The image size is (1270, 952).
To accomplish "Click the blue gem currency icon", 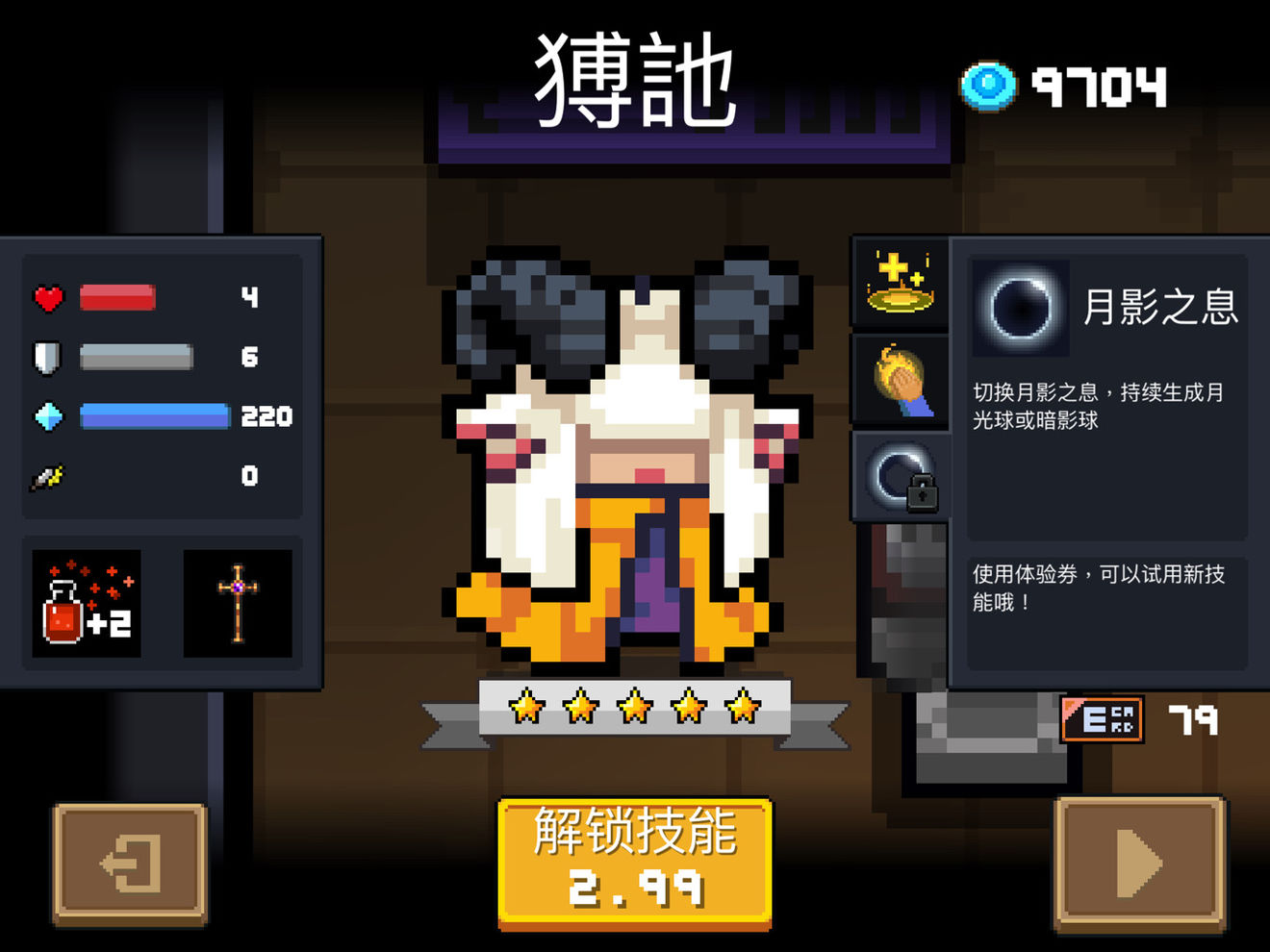I will click(x=988, y=87).
